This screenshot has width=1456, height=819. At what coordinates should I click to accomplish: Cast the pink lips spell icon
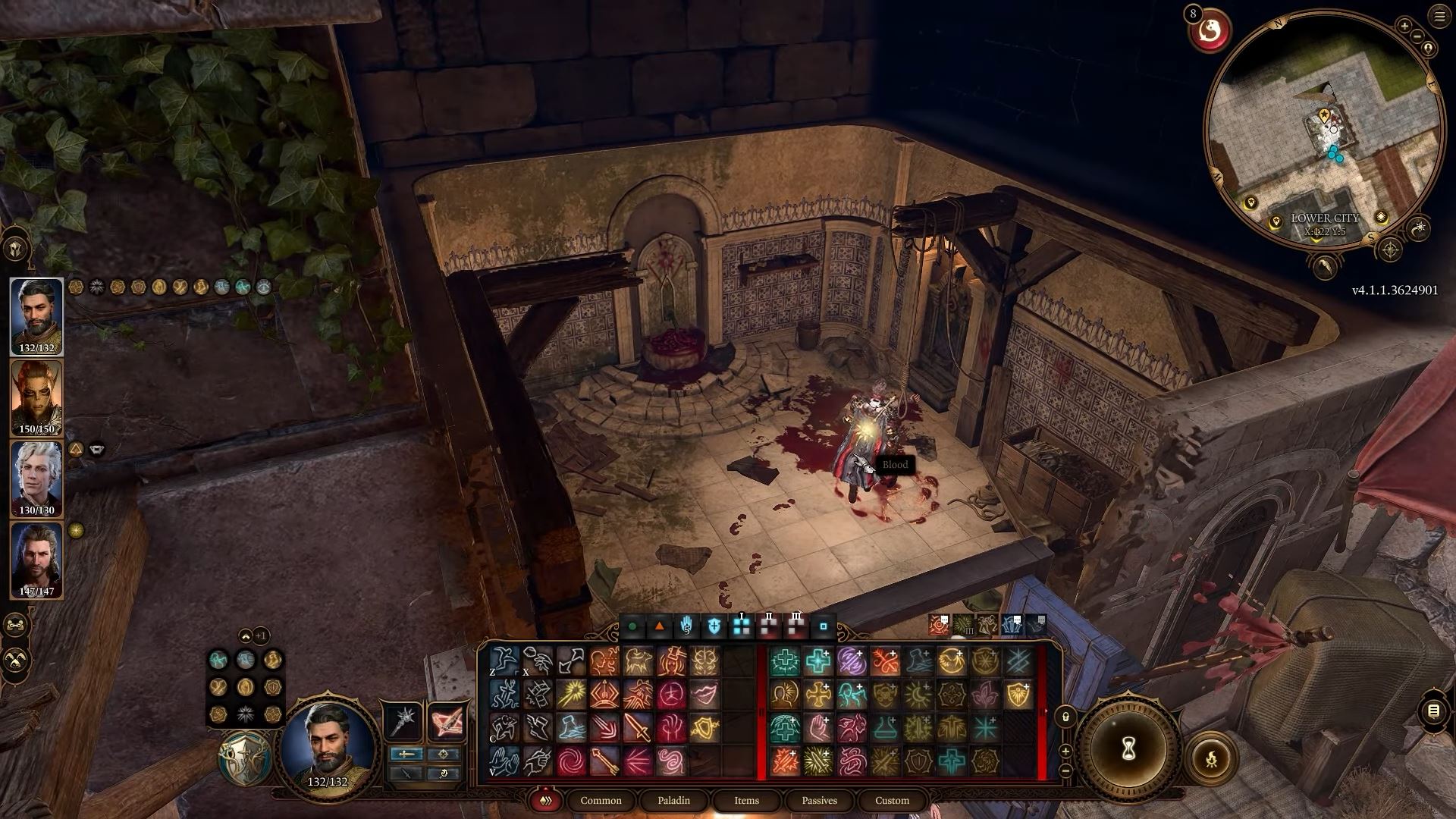tap(704, 695)
